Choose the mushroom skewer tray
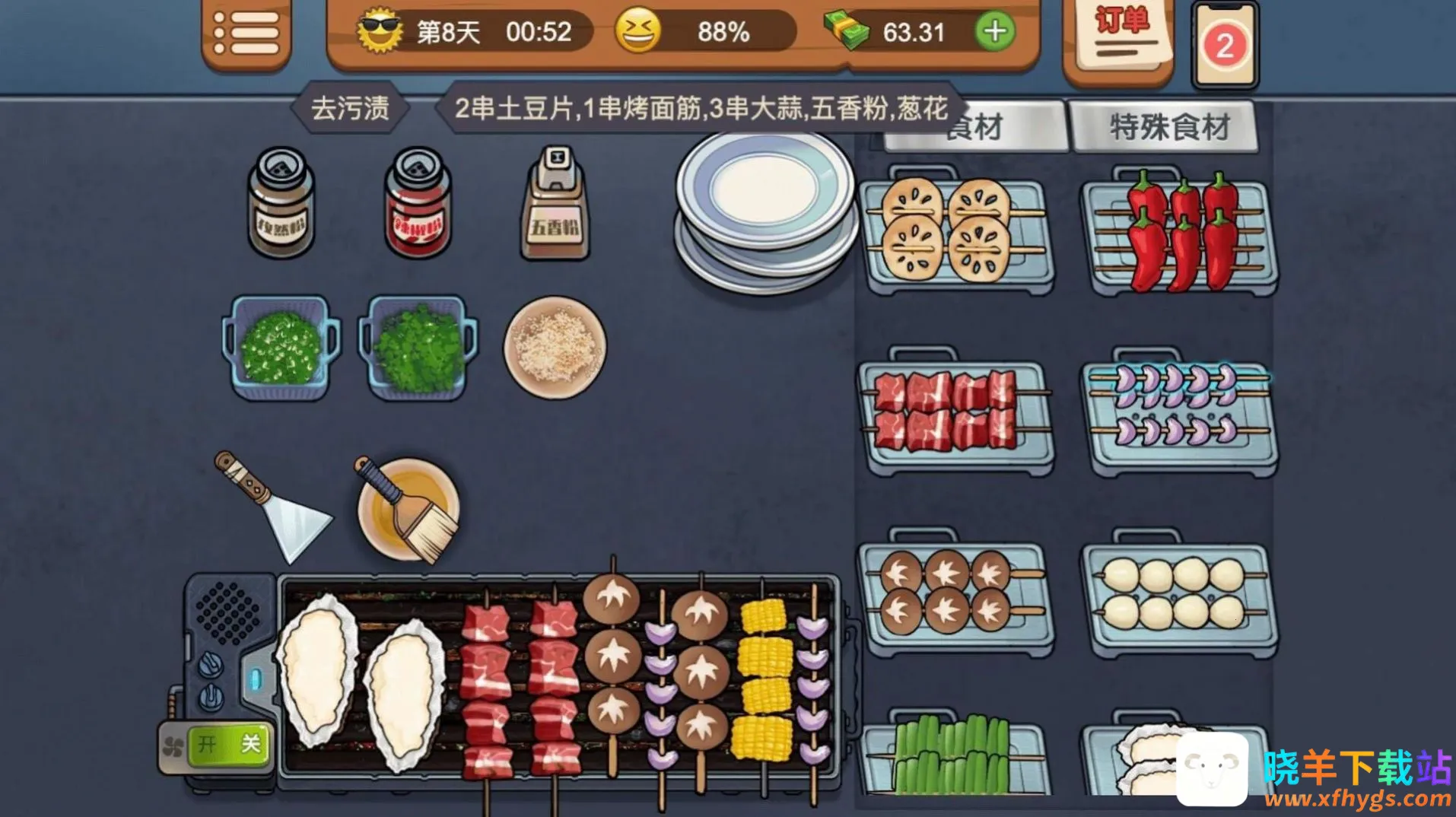Viewport: 1456px width, 817px height. tap(956, 595)
